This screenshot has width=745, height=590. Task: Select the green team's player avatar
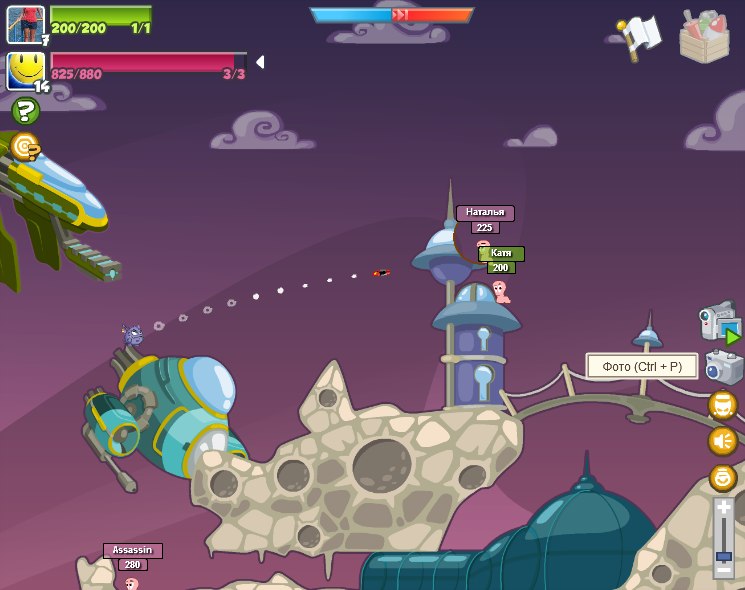click(x=25, y=24)
